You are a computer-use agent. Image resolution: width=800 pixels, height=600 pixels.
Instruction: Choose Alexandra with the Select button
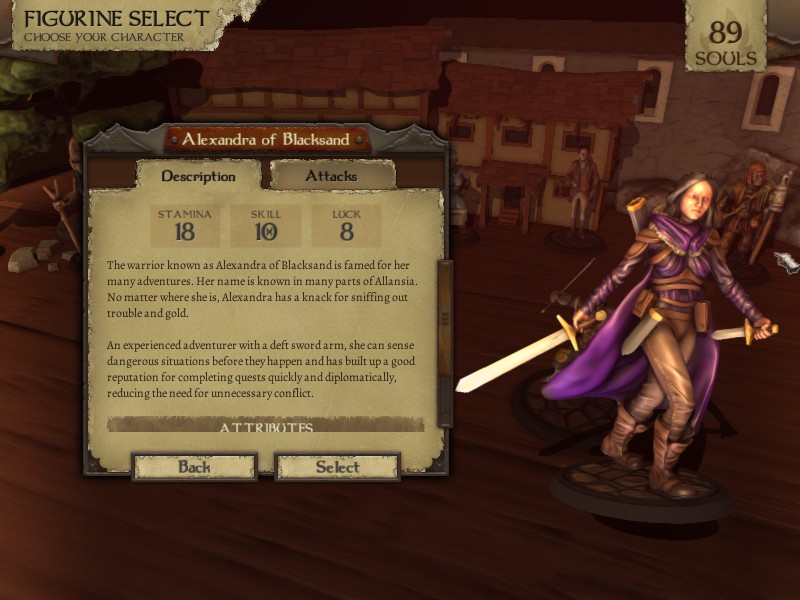(x=337, y=467)
